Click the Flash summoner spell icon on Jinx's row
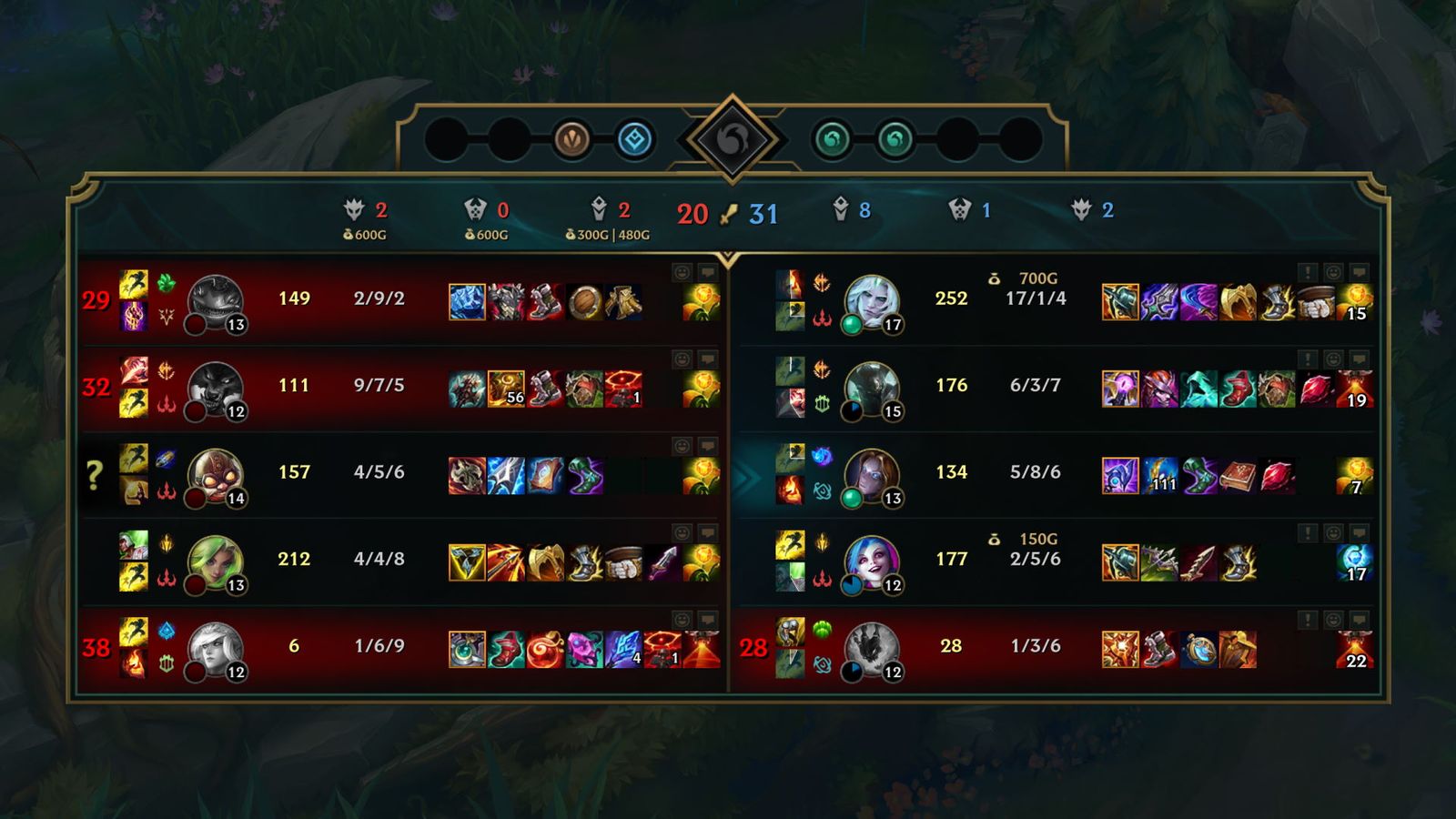 point(790,546)
